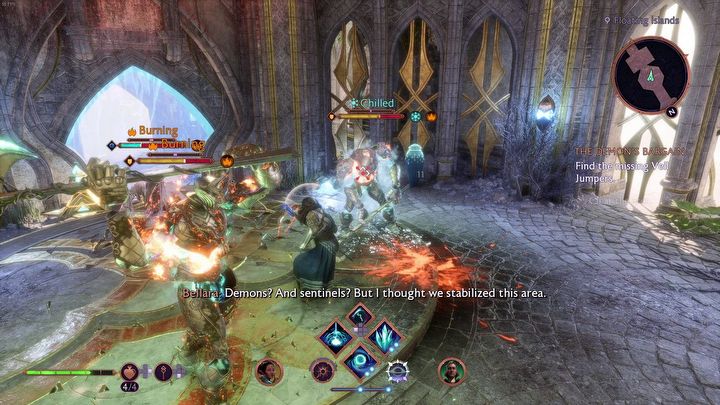Open the circular minimap
This screenshot has width=720, height=405.
[650, 74]
